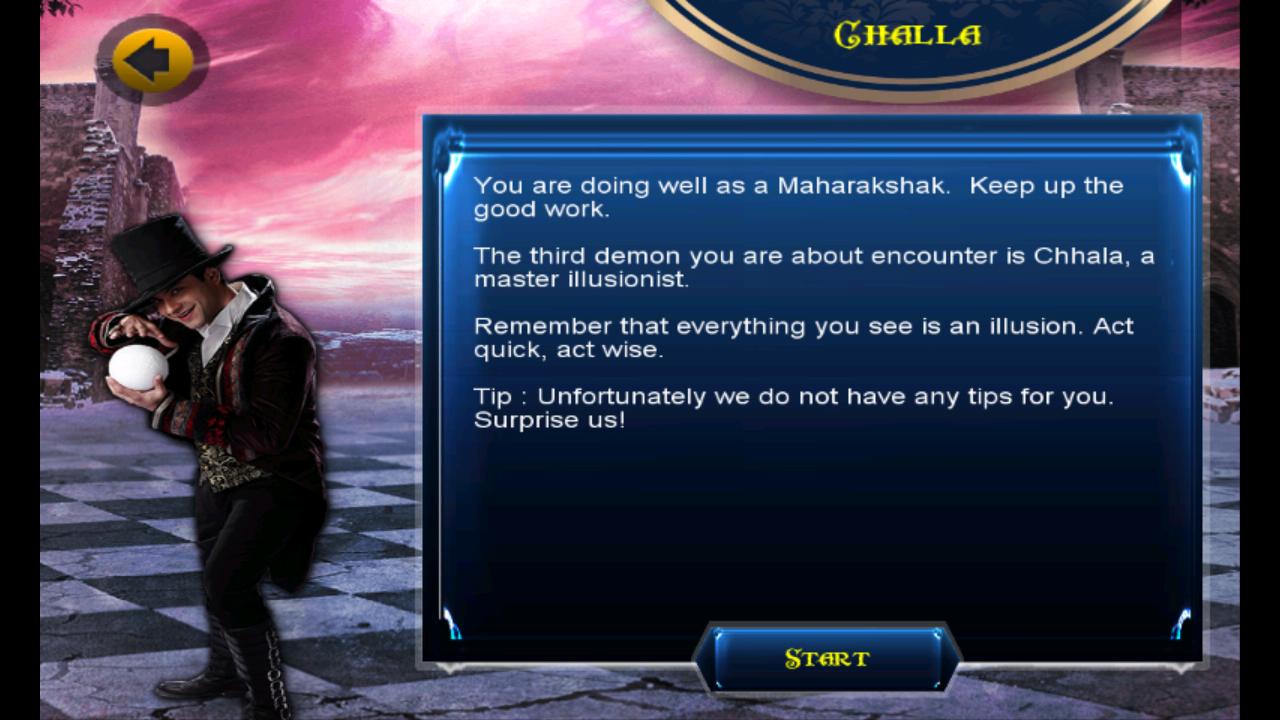Expand the briefing message panel

click(x=815, y=390)
